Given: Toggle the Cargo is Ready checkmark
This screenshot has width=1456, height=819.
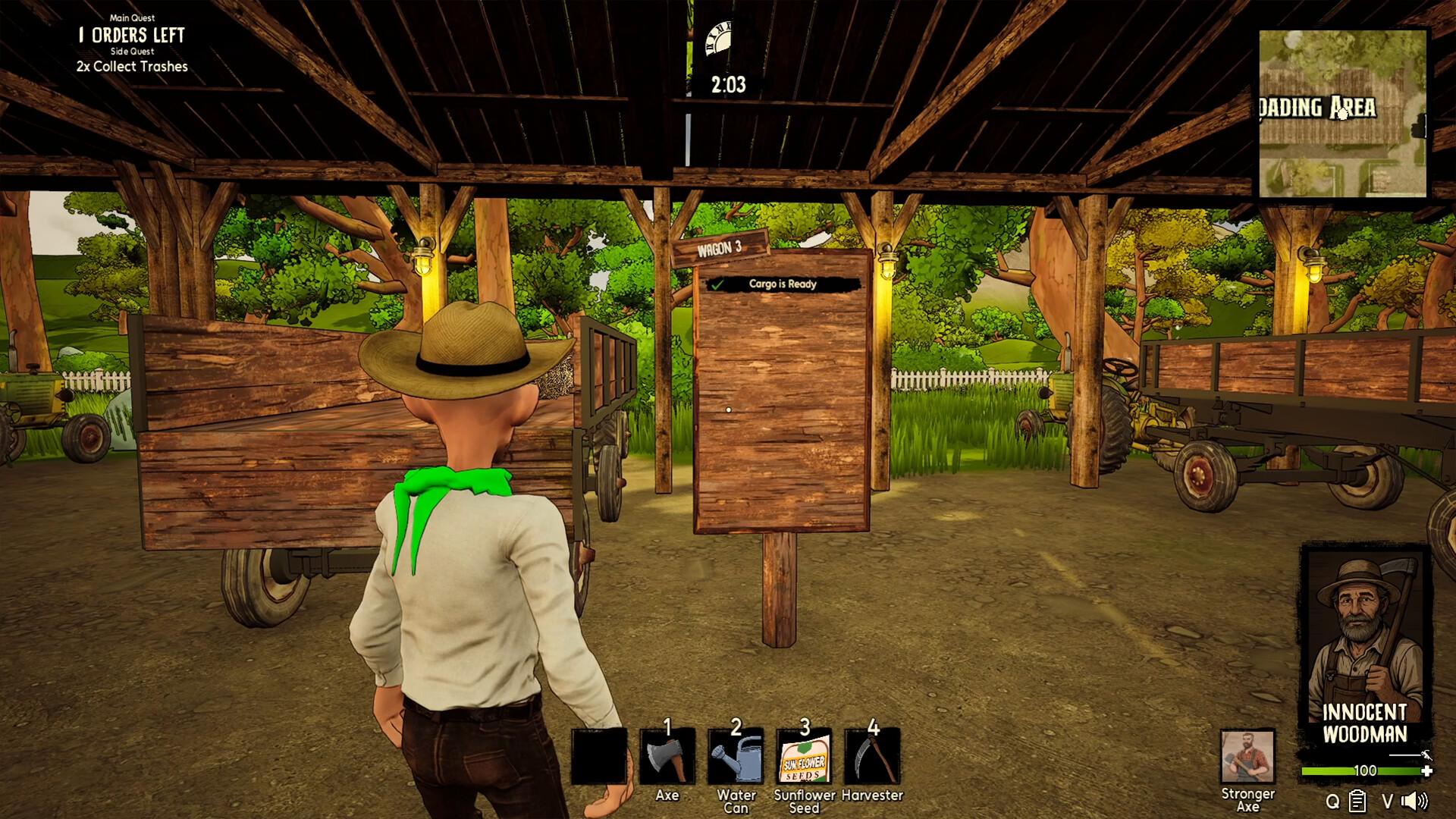Looking at the screenshot, I should [717, 285].
